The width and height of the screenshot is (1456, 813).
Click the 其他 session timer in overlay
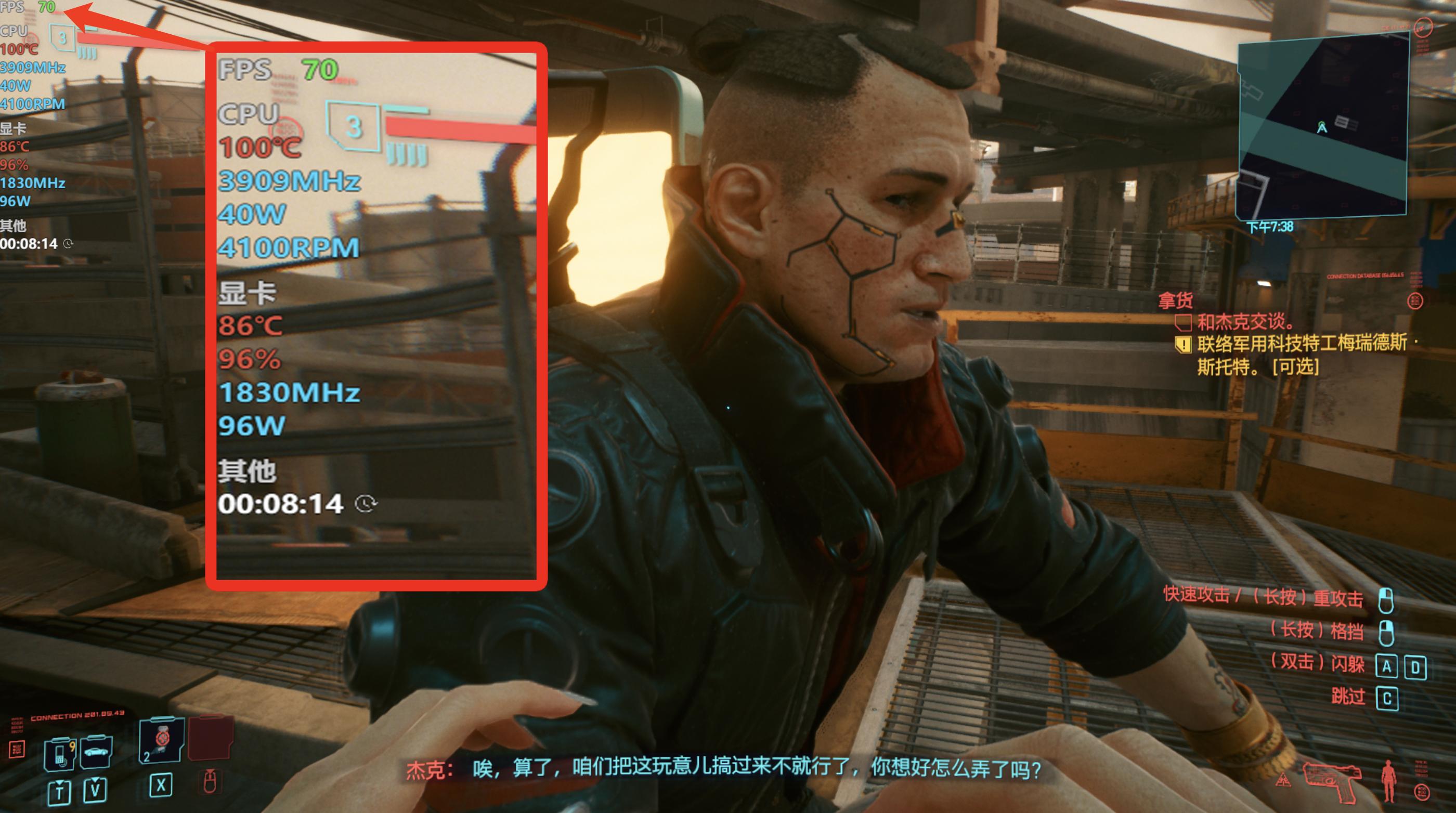tap(30, 243)
